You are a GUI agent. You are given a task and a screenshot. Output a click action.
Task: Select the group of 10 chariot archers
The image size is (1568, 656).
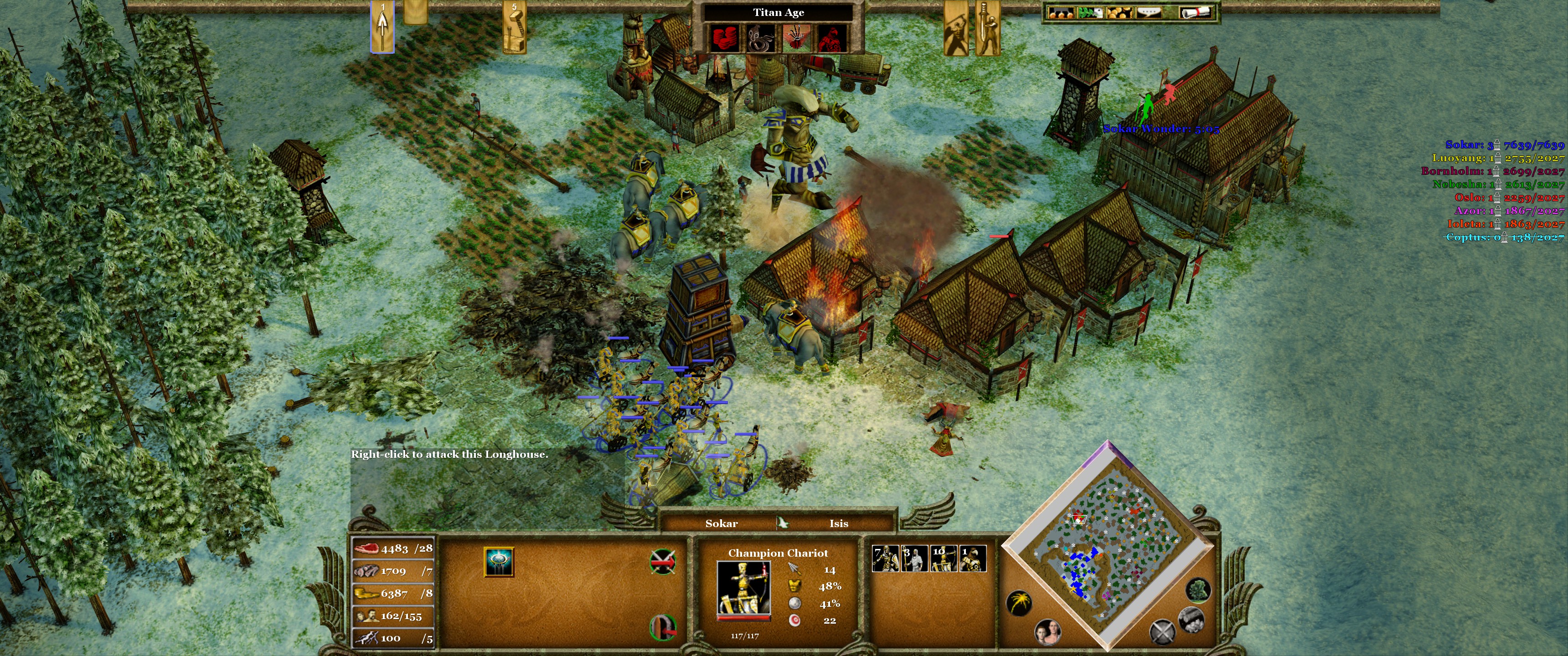point(944,559)
